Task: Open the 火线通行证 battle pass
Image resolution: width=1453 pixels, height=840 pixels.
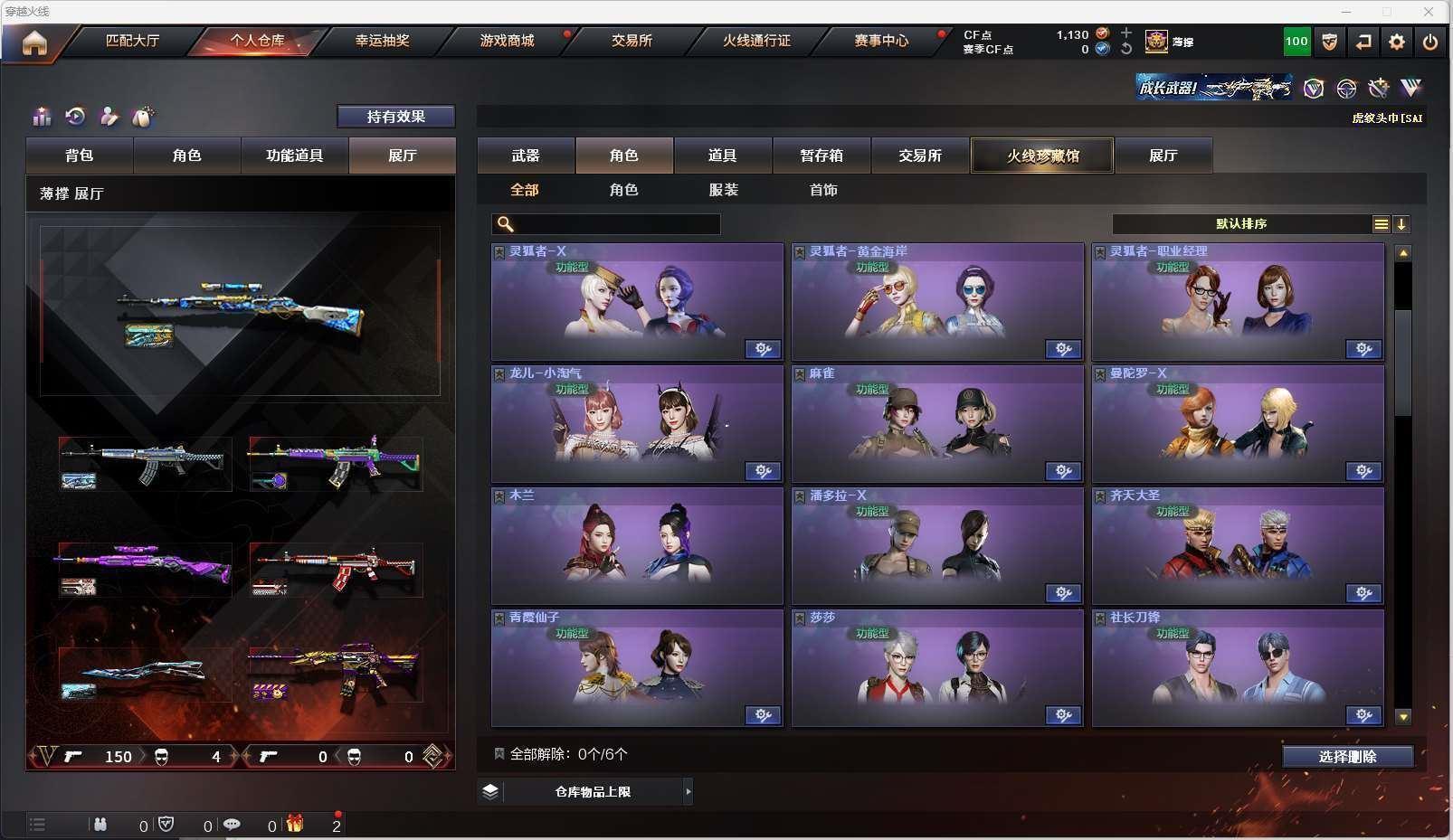Action: [756, 41]
